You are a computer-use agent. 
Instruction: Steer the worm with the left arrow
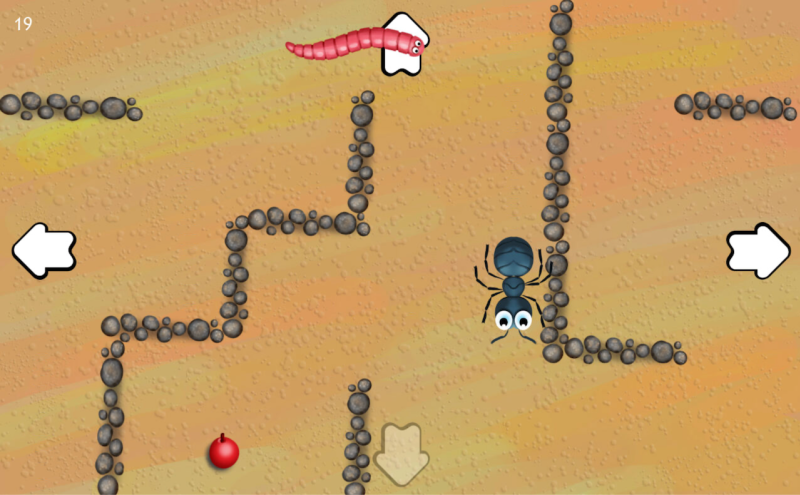coord(44,250)
